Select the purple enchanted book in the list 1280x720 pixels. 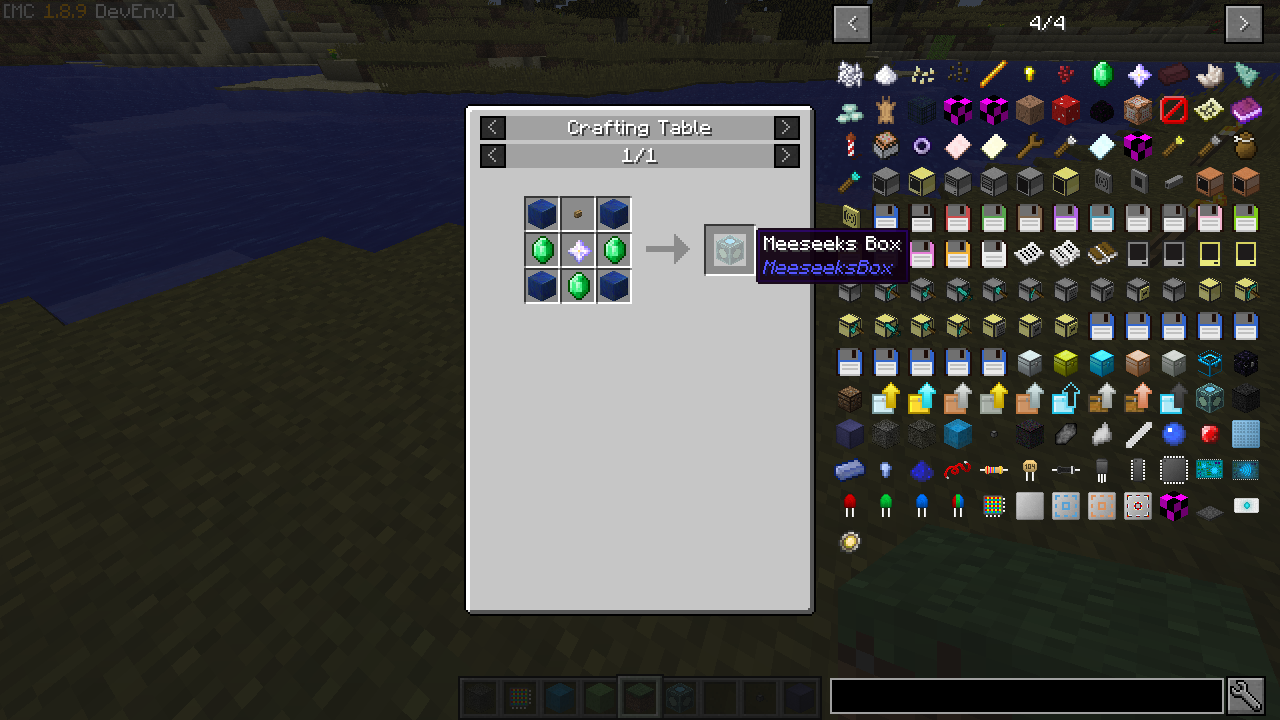1245,110
